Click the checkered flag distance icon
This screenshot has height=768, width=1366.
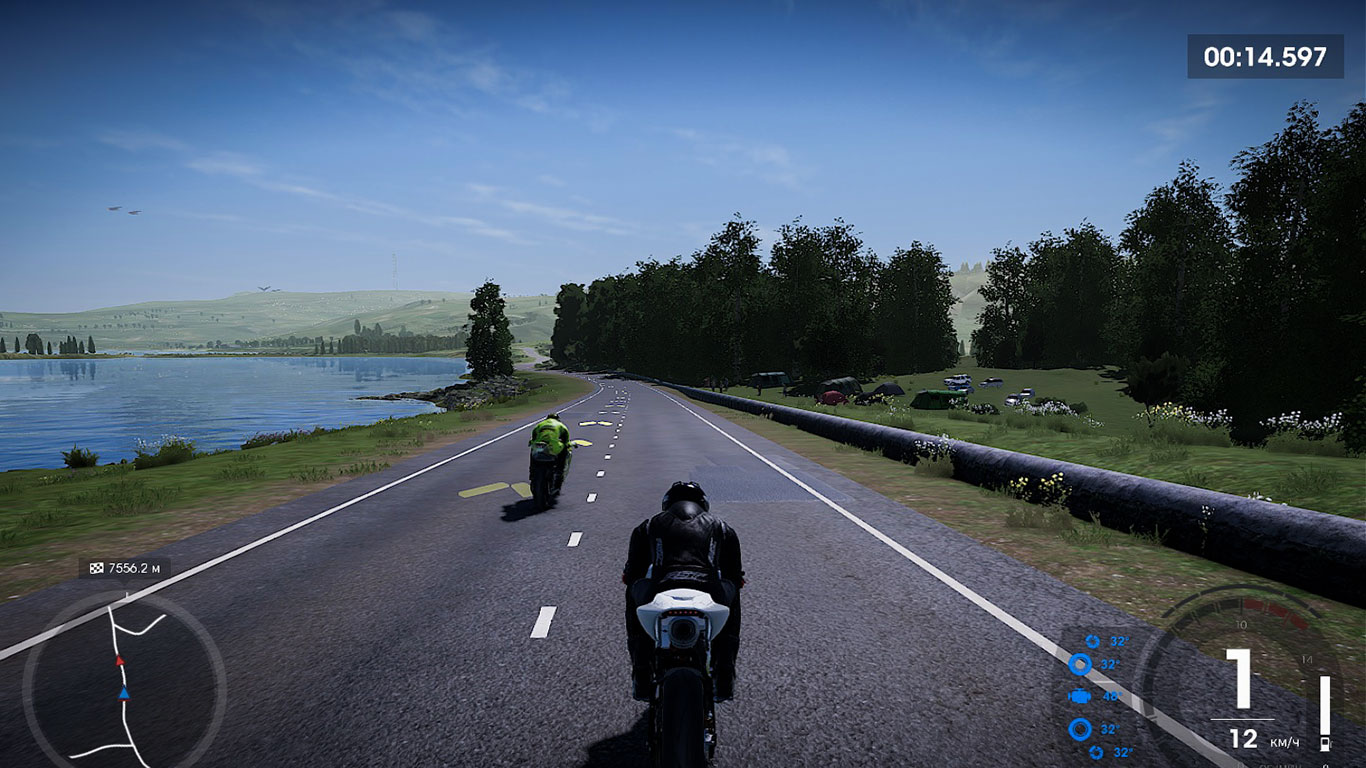(97, 568)
